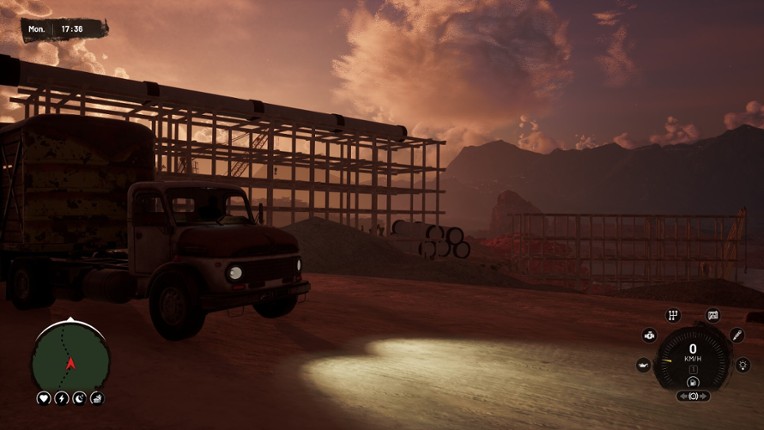Open the map icon above the speedometer

click(x=712, y=316)
